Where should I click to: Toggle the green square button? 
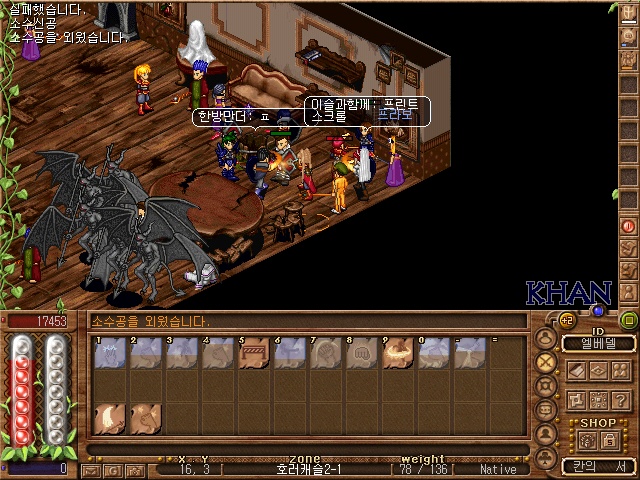click(628, 320)
